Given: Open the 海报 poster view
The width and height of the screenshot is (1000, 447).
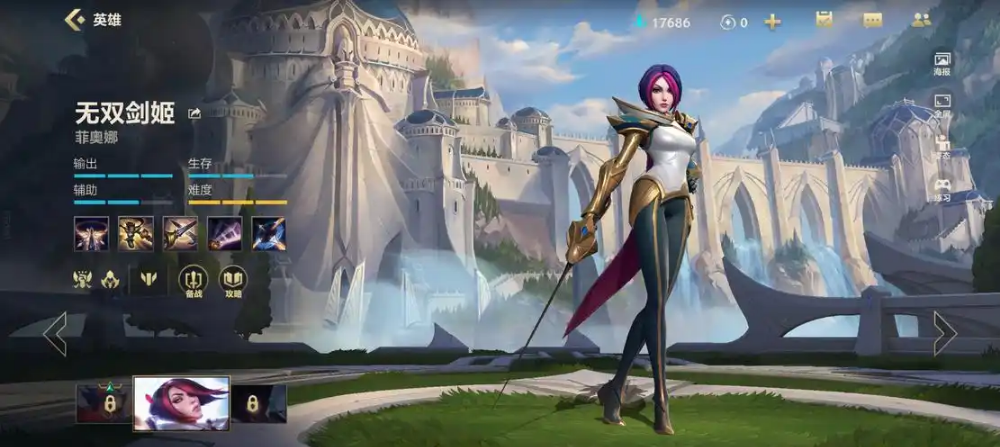Looking at the screenshot, I should coord(942,62).
